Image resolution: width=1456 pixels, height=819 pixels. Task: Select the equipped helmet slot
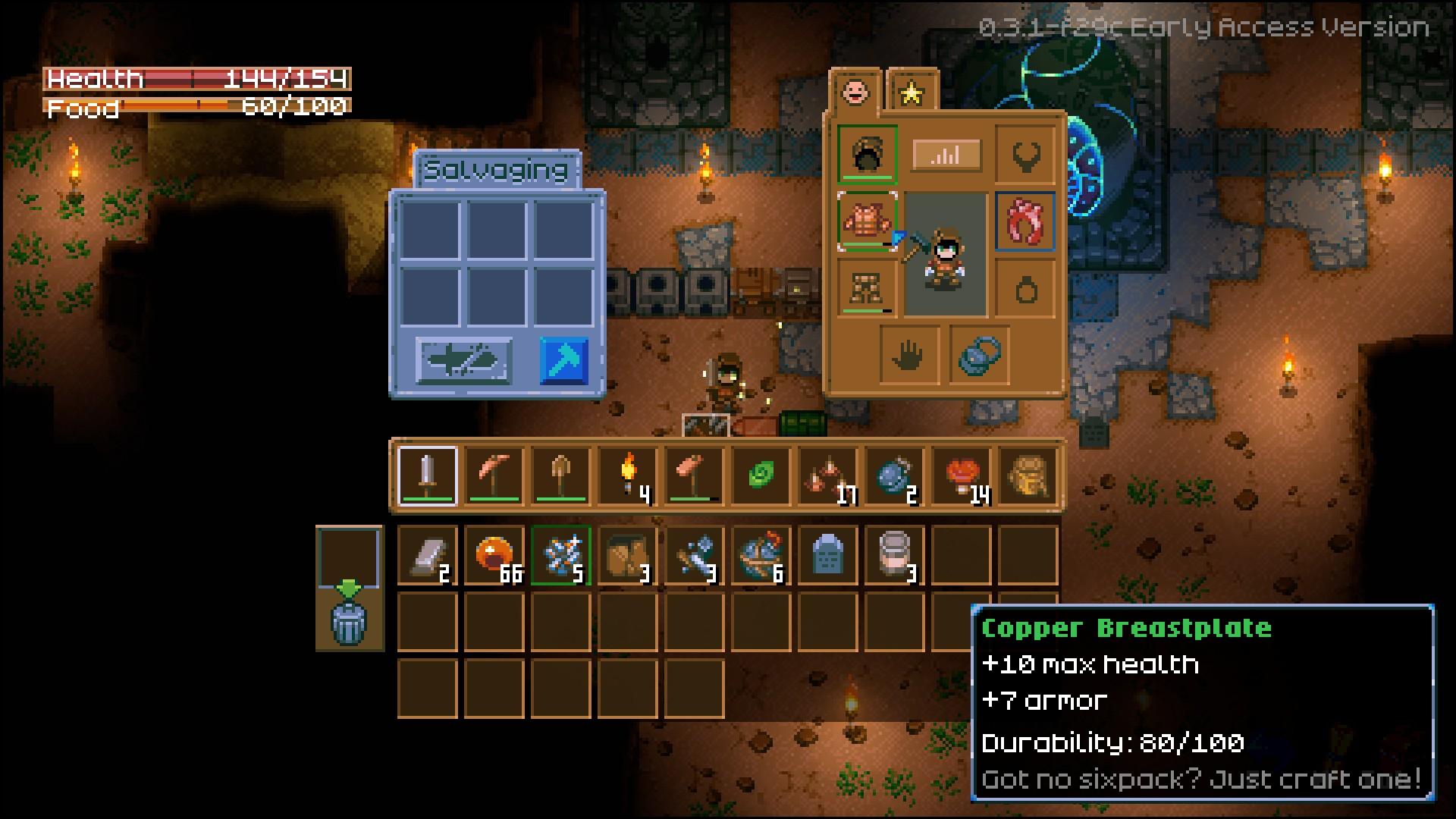click(x=868, y=155)
